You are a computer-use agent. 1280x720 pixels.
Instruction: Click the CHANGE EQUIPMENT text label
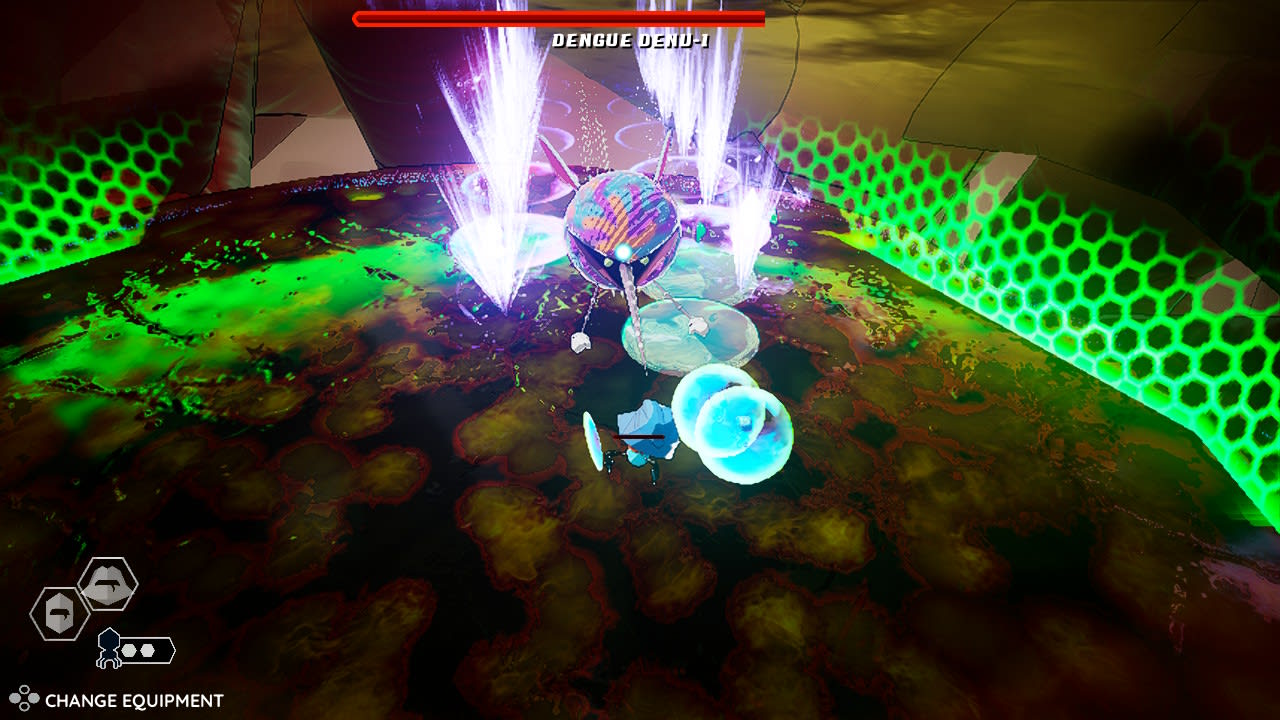pos(133,698)
